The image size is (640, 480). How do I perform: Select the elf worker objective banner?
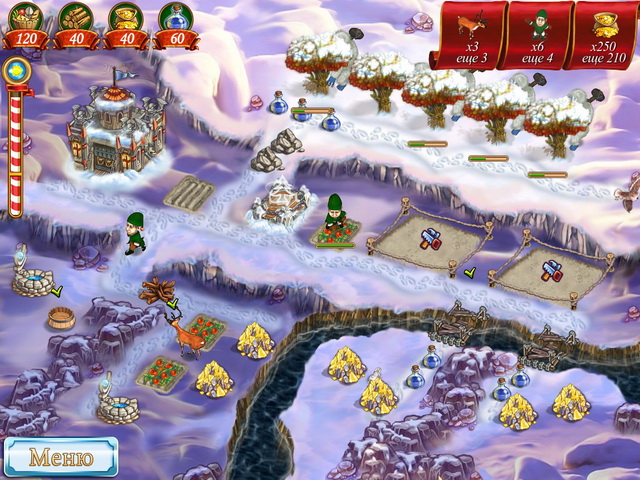[x=539, y=34]
